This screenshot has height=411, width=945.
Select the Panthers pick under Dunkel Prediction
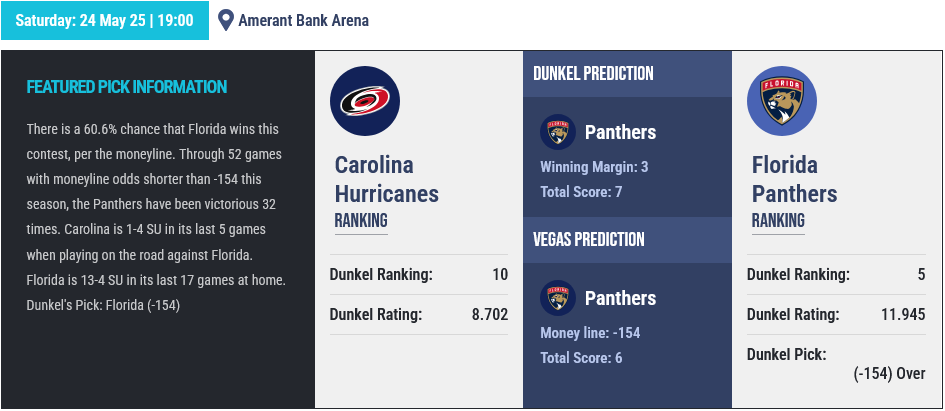pyautogui.click(x=619, y=132)
